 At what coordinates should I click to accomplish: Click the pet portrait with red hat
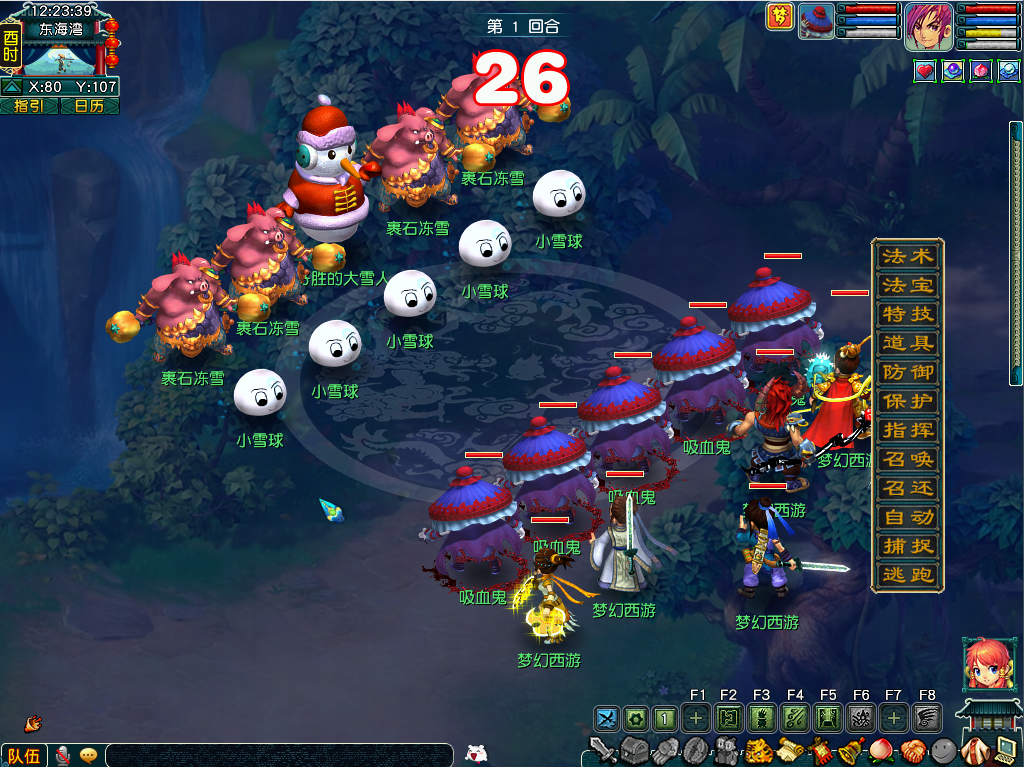tap(816, 22)
